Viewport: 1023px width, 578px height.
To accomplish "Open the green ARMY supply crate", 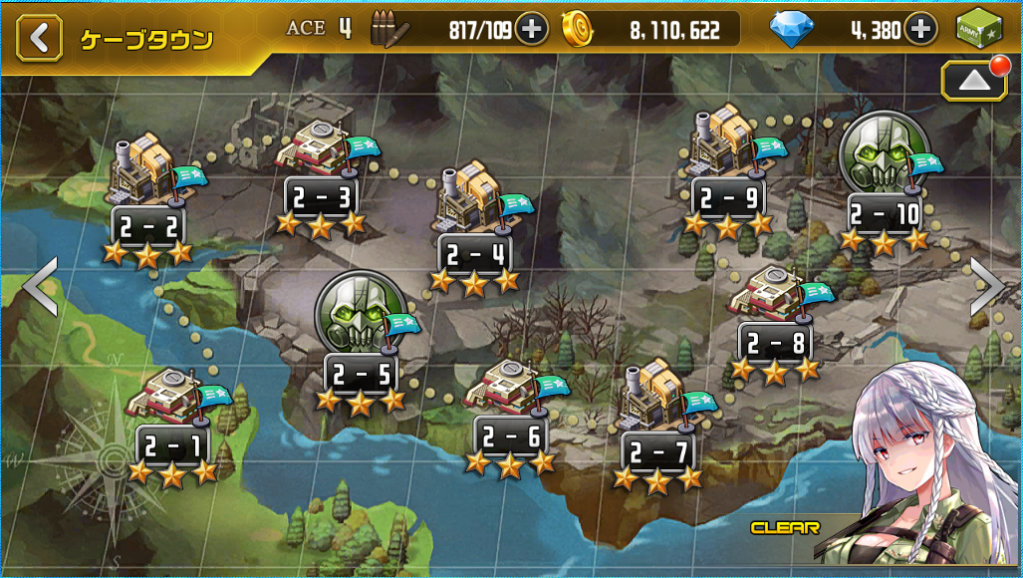I will (x=980, y=30).
